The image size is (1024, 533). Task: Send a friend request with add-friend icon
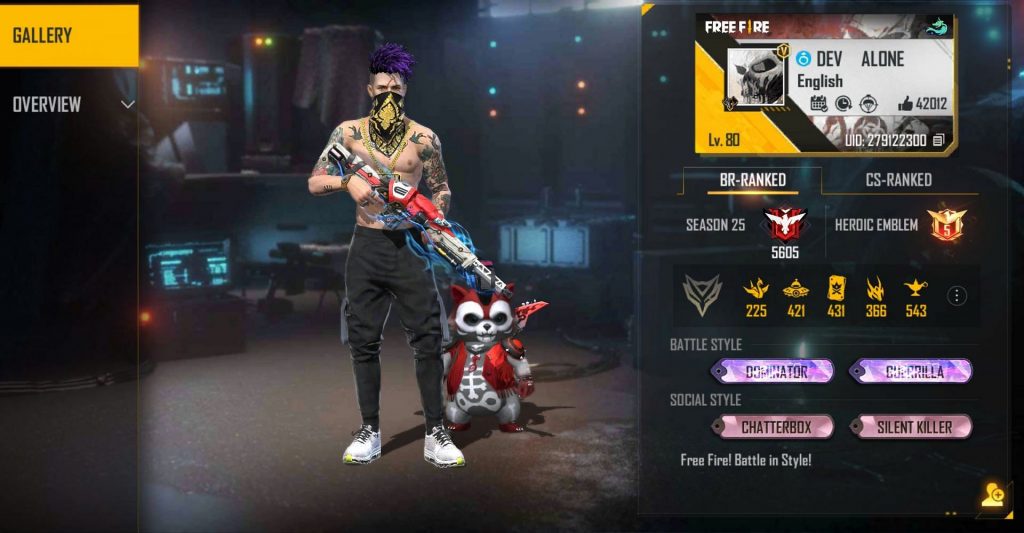point(992,497)
